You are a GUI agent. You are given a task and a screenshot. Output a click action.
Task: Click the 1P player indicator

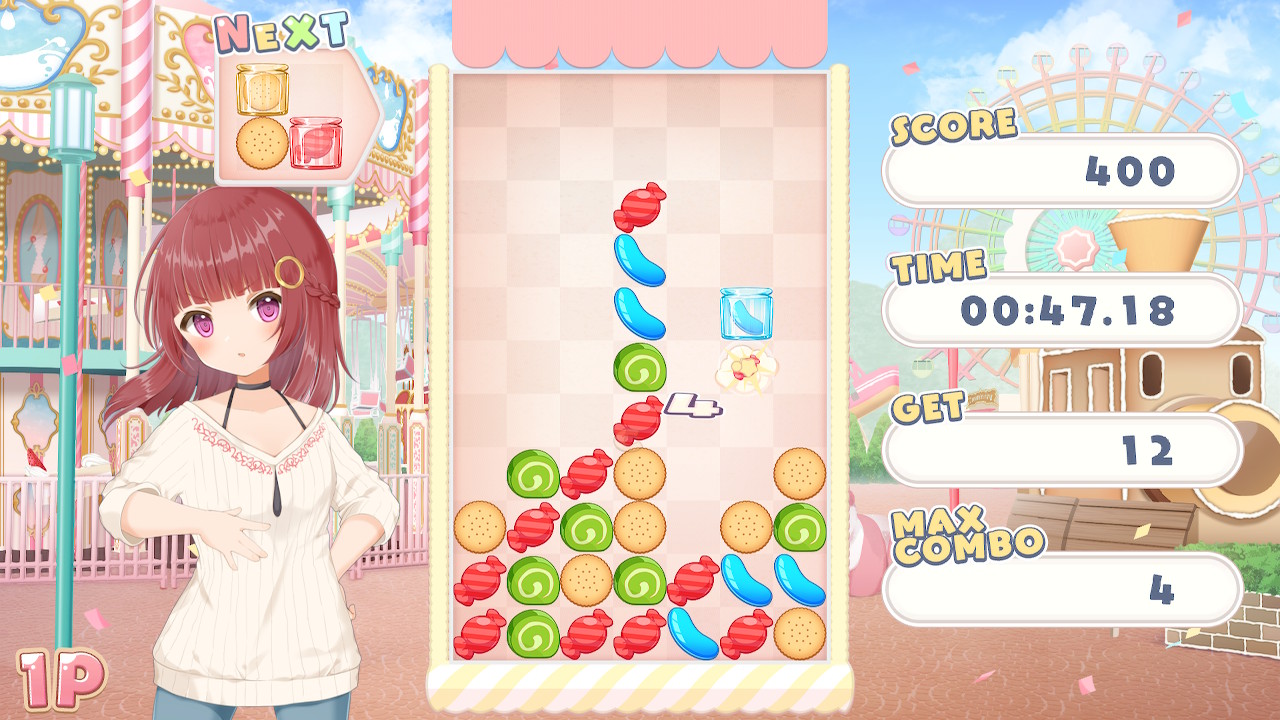click(x=62, y=681)
